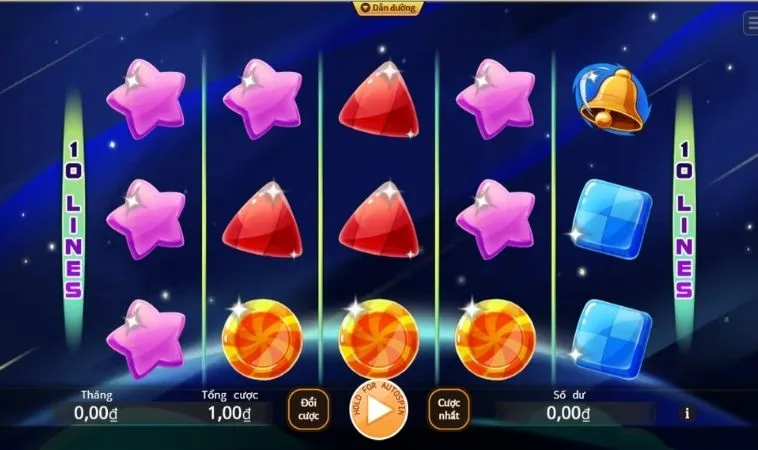The image size is (758, 450).
Task: Open the hamburger menu icon
Action: [x=751, y=24]
